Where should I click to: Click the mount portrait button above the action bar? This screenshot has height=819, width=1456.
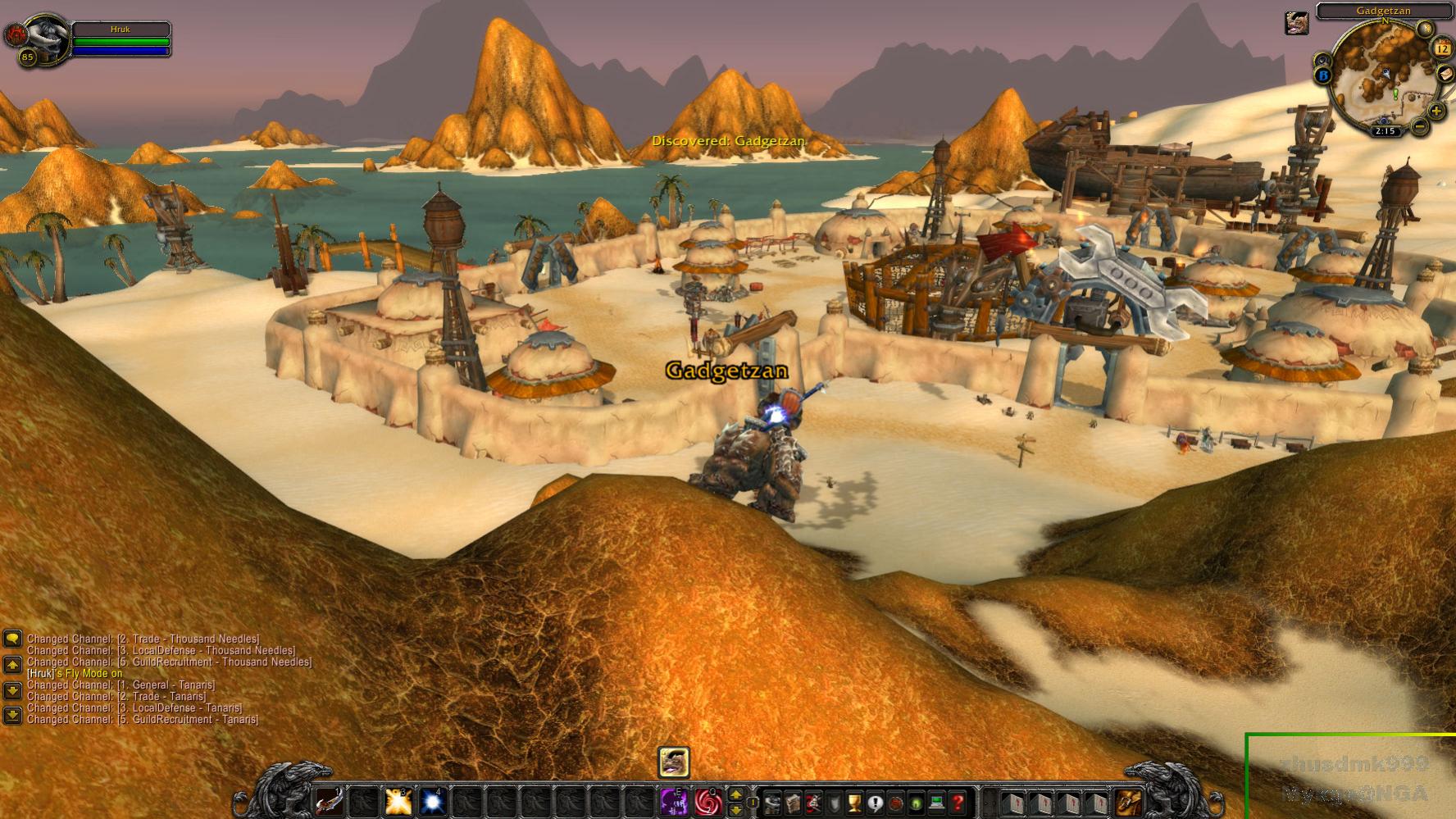coord(674,762)
